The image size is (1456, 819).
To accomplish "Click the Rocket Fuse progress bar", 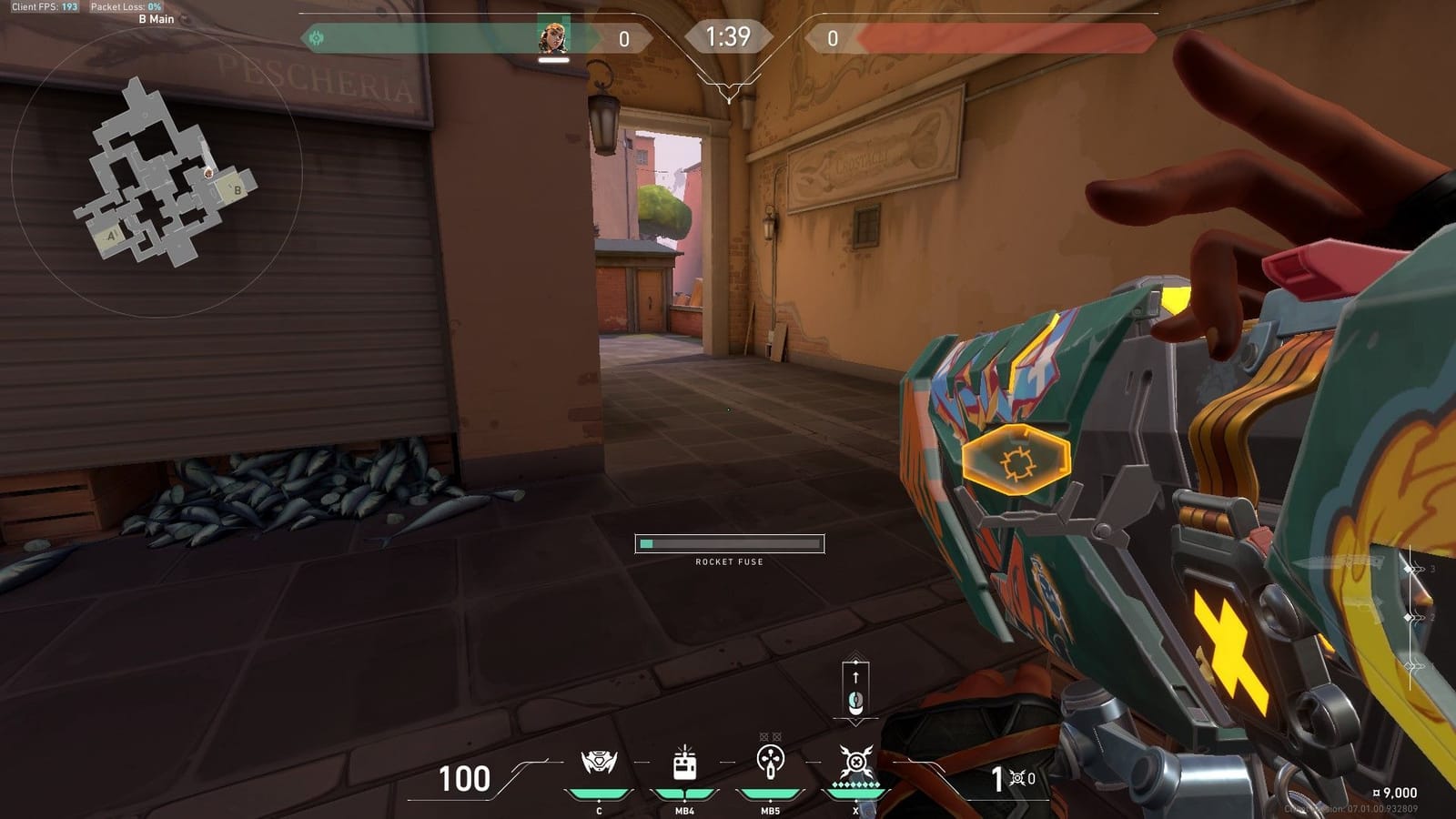I will 728,543.
